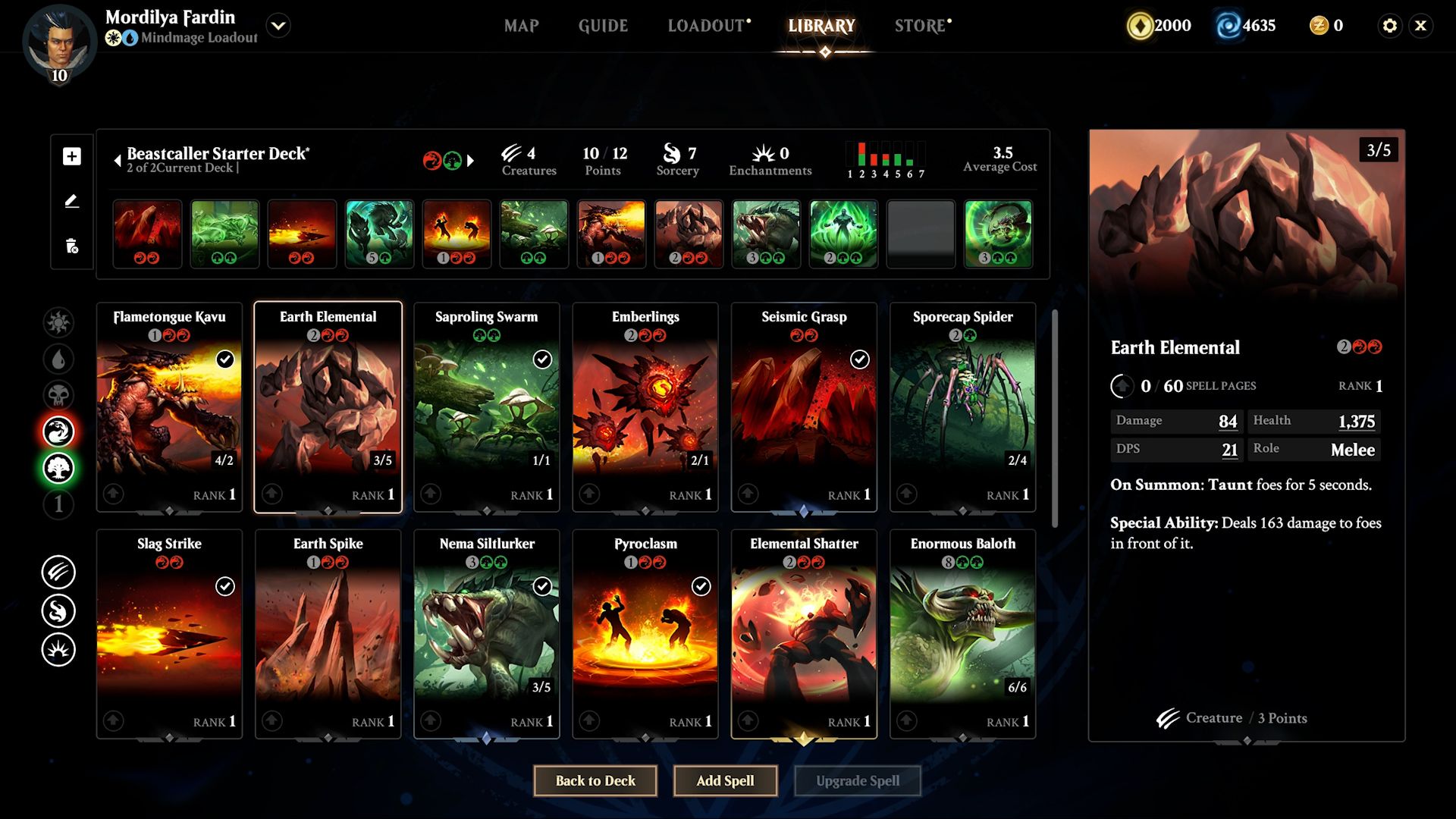This screenshot has width=1456, height=819.
Task: Open the deck rename pencil icon
Action: tap(71, 201)
